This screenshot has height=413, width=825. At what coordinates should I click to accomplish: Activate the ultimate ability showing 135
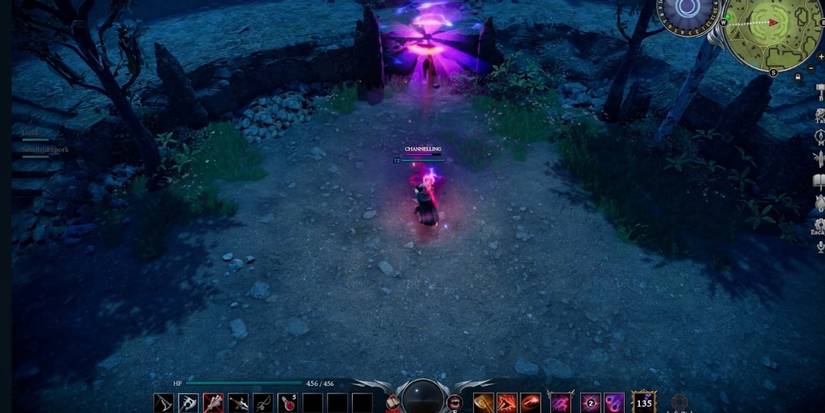coord(644,402)
